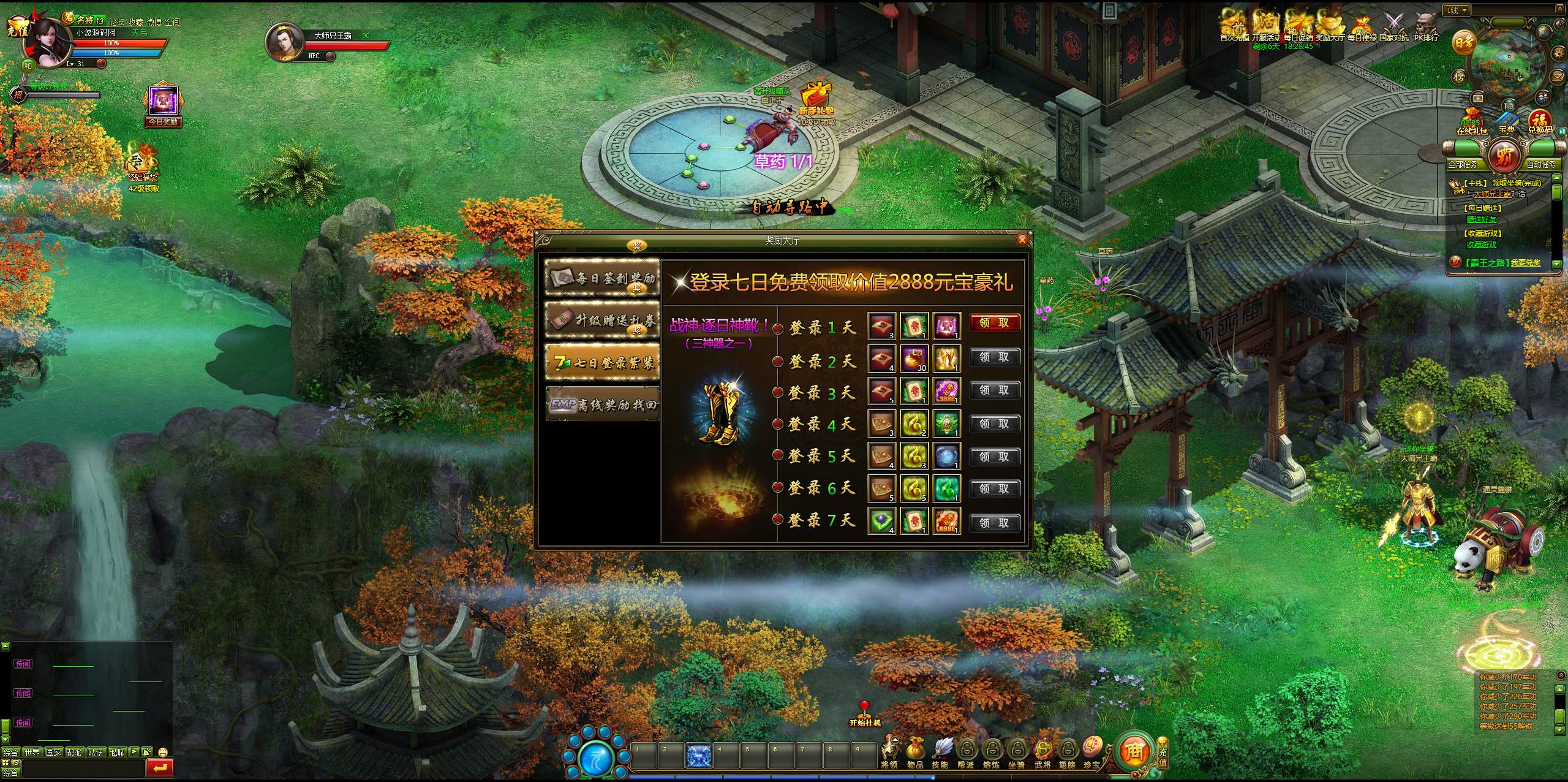Claim the 在线礼包 online gift
The image size is (1568, 782).
pyautogui.click(x=1471, y=121)
